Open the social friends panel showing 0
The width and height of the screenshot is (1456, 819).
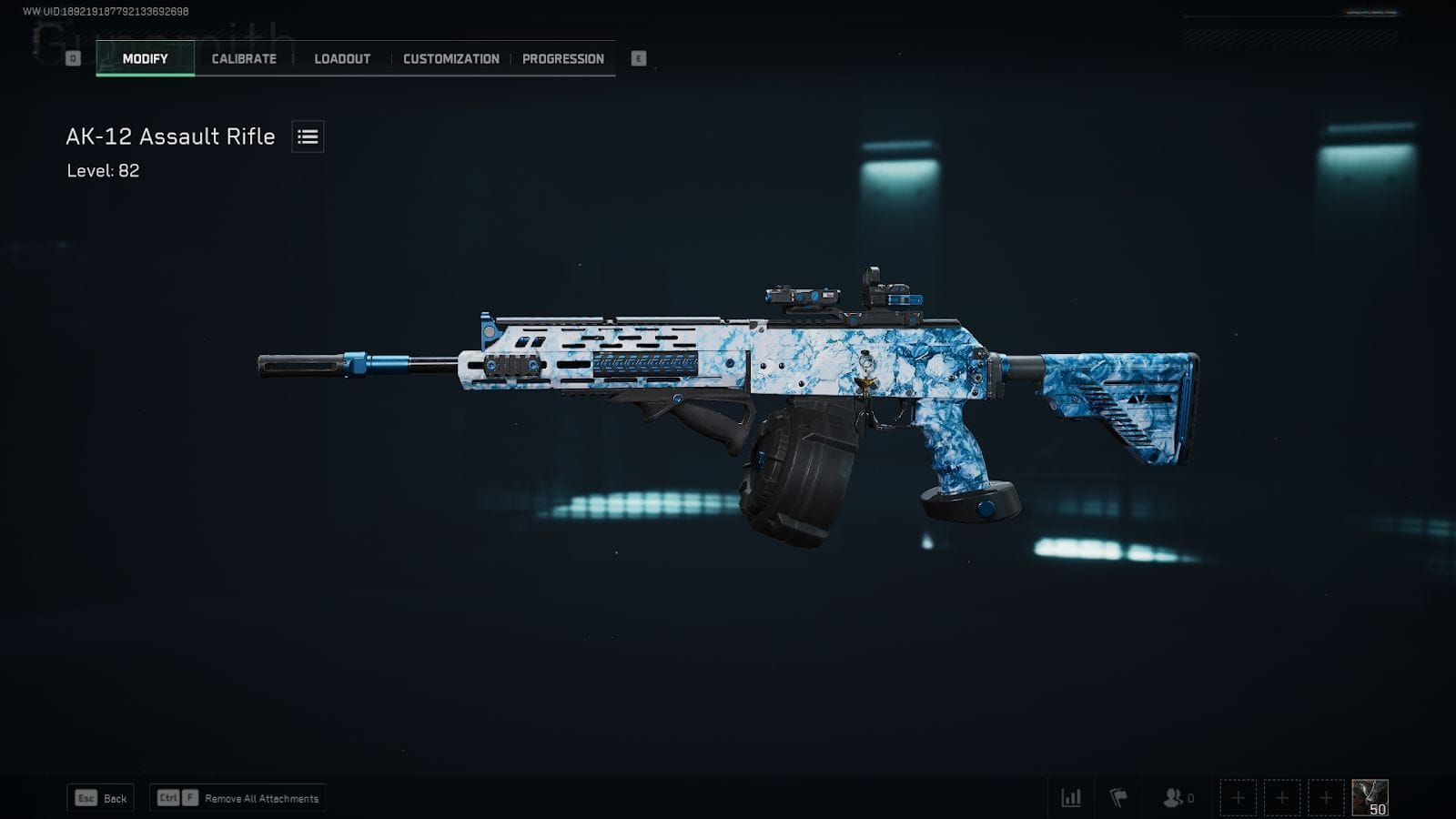pyautogui.click(x=1172, y=797)
